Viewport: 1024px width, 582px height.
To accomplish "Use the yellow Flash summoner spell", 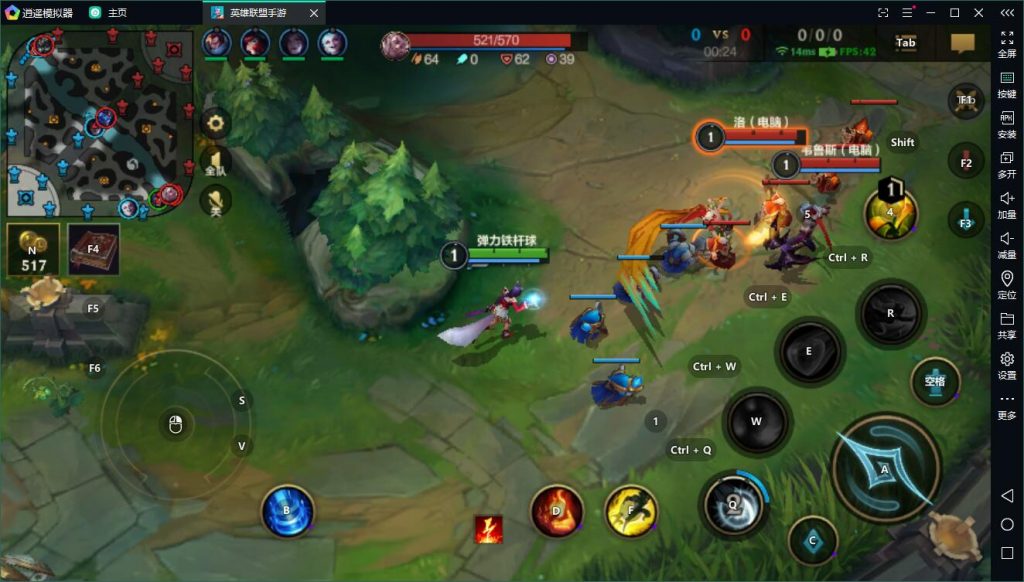I will coord(631,510).
